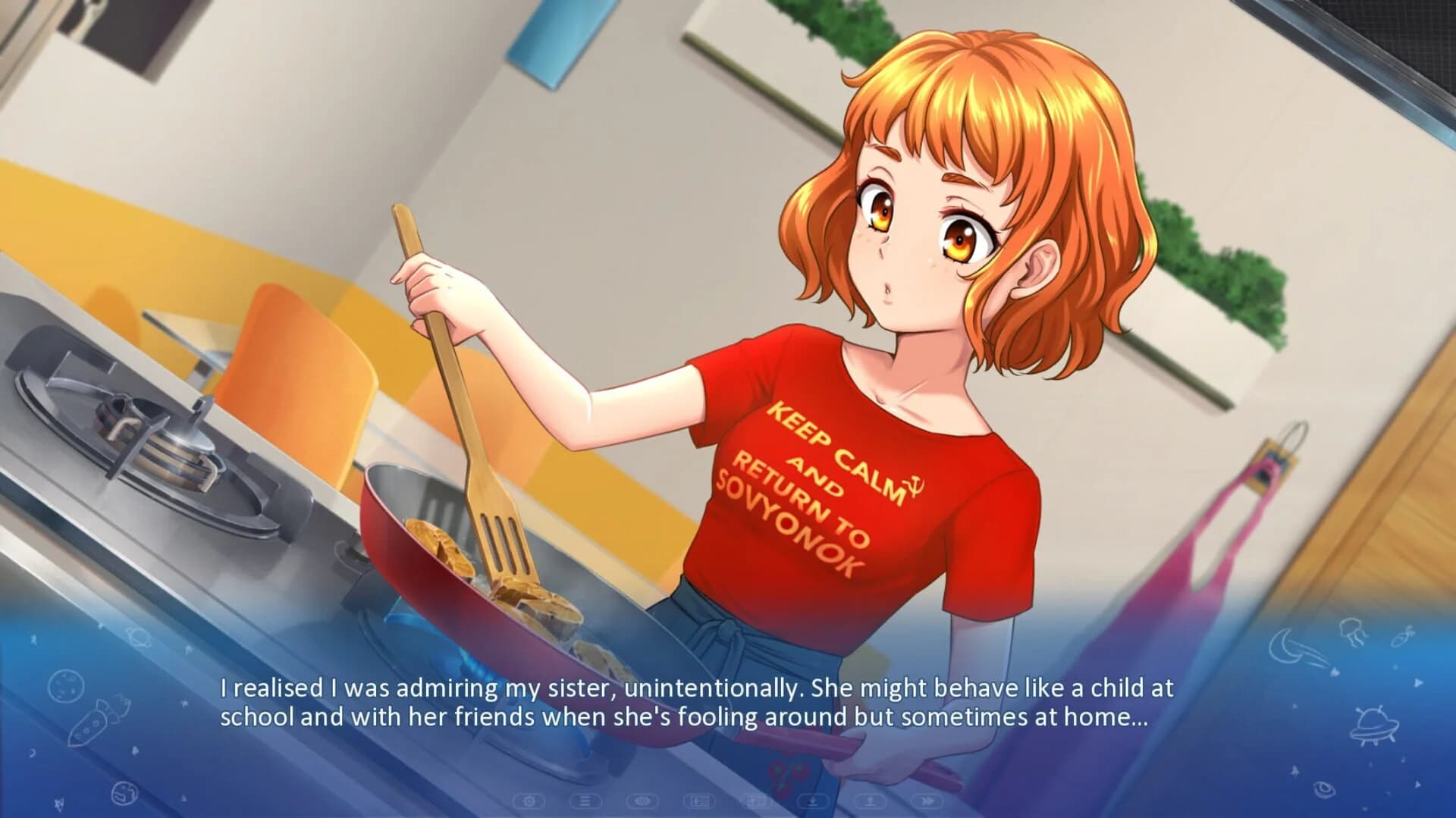
Task: Open the dialogue history log icon
Action: tap(585, 801)
